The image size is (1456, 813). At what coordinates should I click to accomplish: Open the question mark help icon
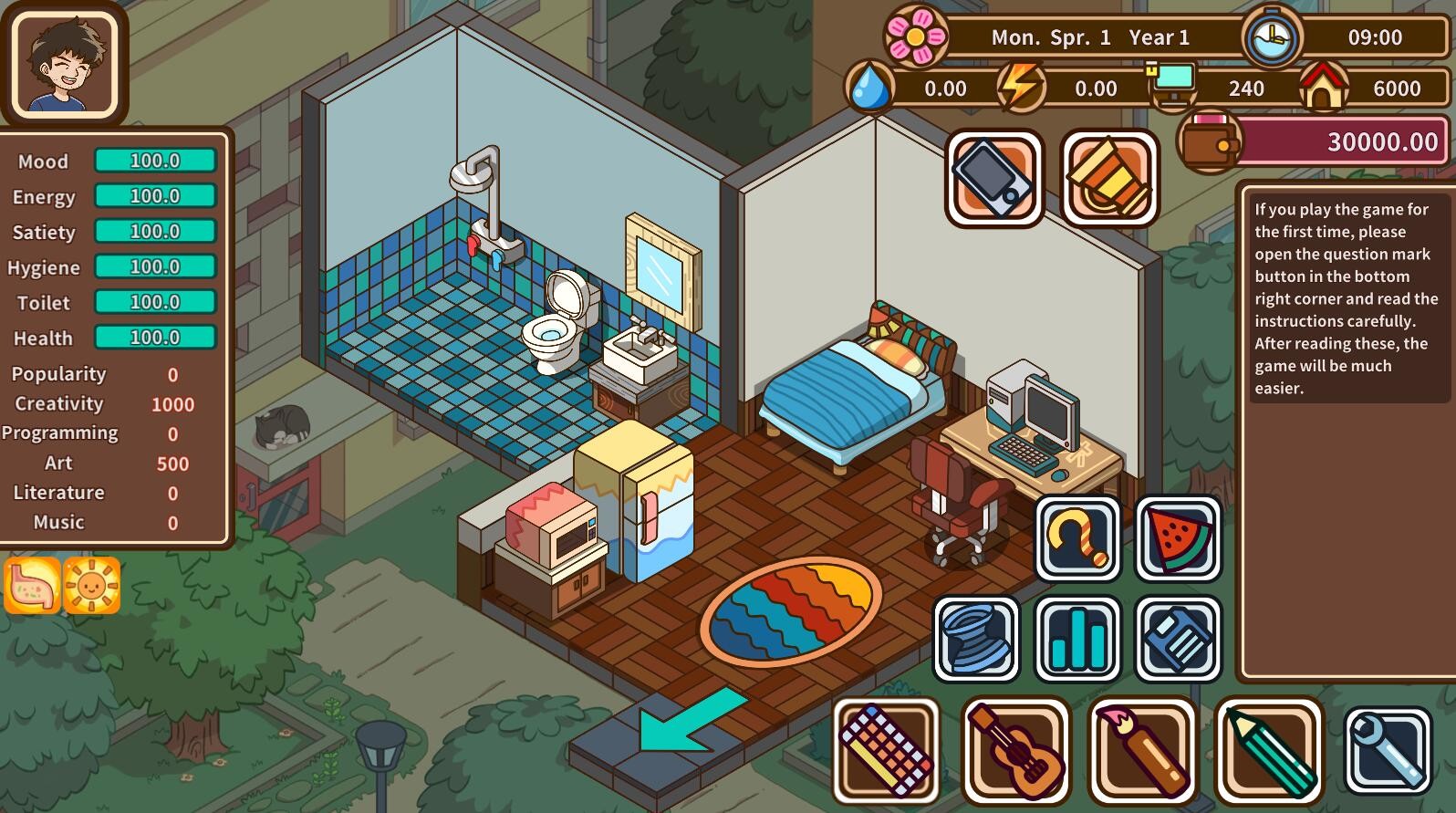[1077, 537]
